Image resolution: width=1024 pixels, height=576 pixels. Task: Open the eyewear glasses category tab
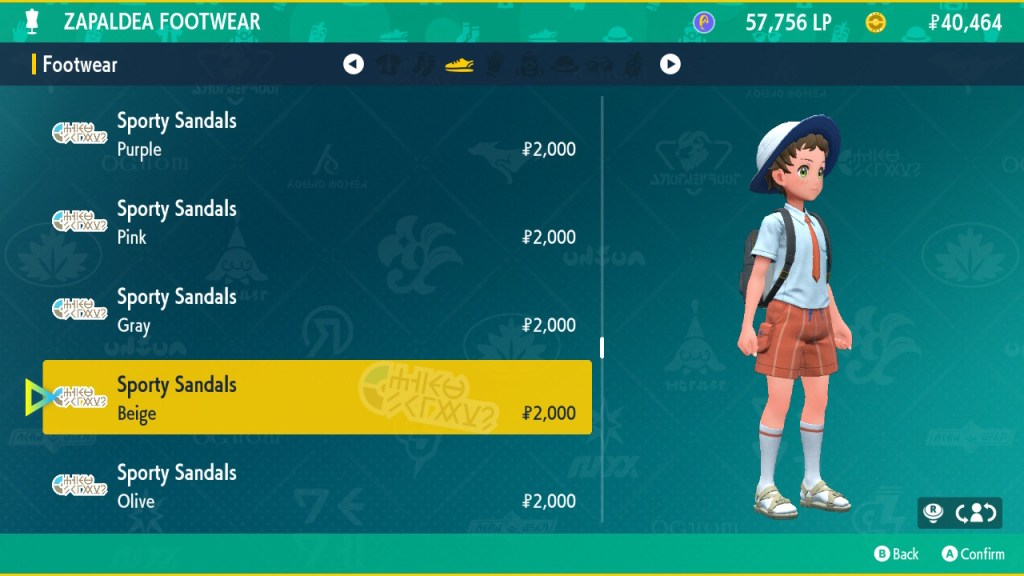601,65
